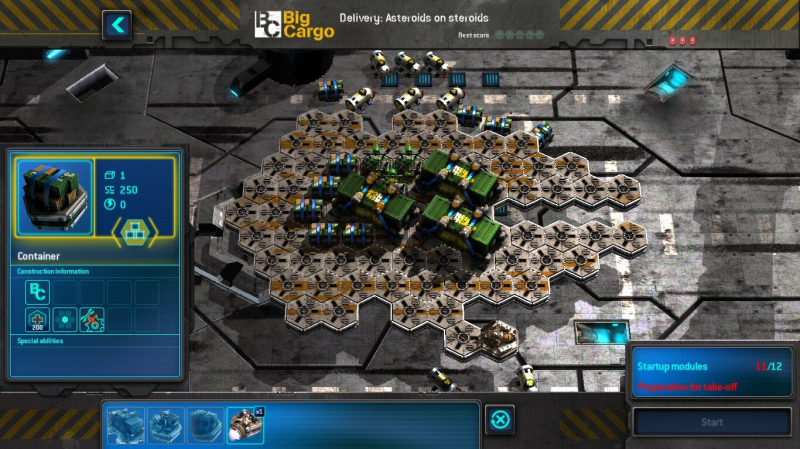Click the Container module portrait
This screenshot has height=449, width=800.
[x=55, y=196]
